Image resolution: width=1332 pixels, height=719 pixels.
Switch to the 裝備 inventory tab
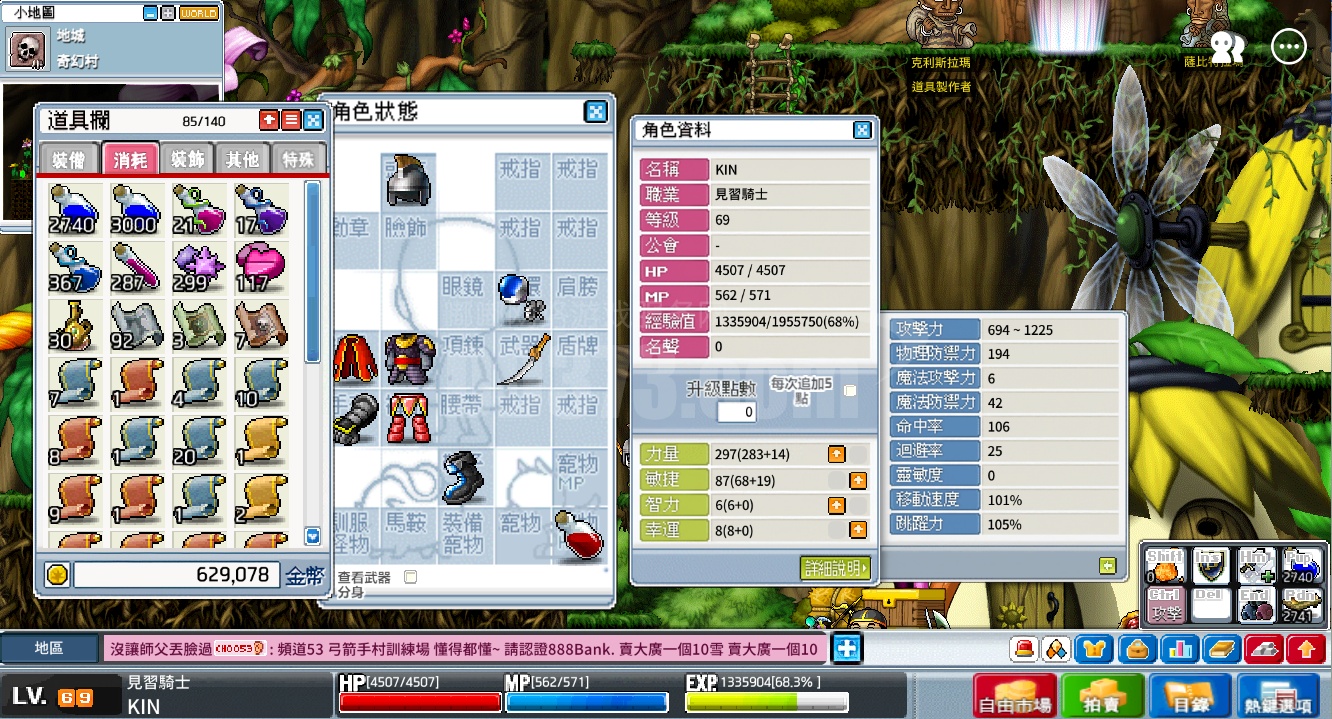pyautogui.click(x=69, y=159)
